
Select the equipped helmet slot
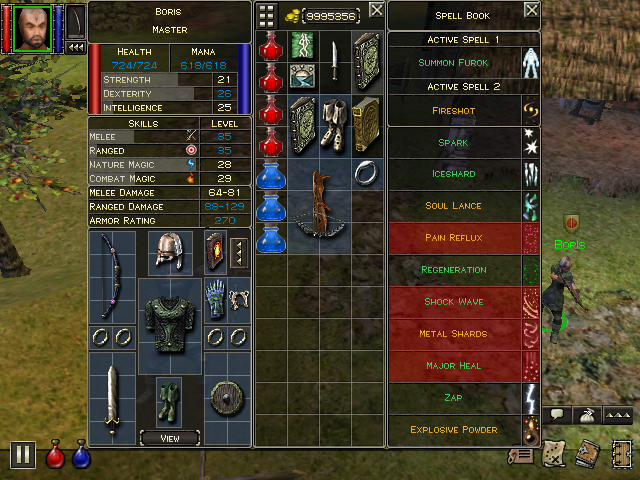(169, 251)
